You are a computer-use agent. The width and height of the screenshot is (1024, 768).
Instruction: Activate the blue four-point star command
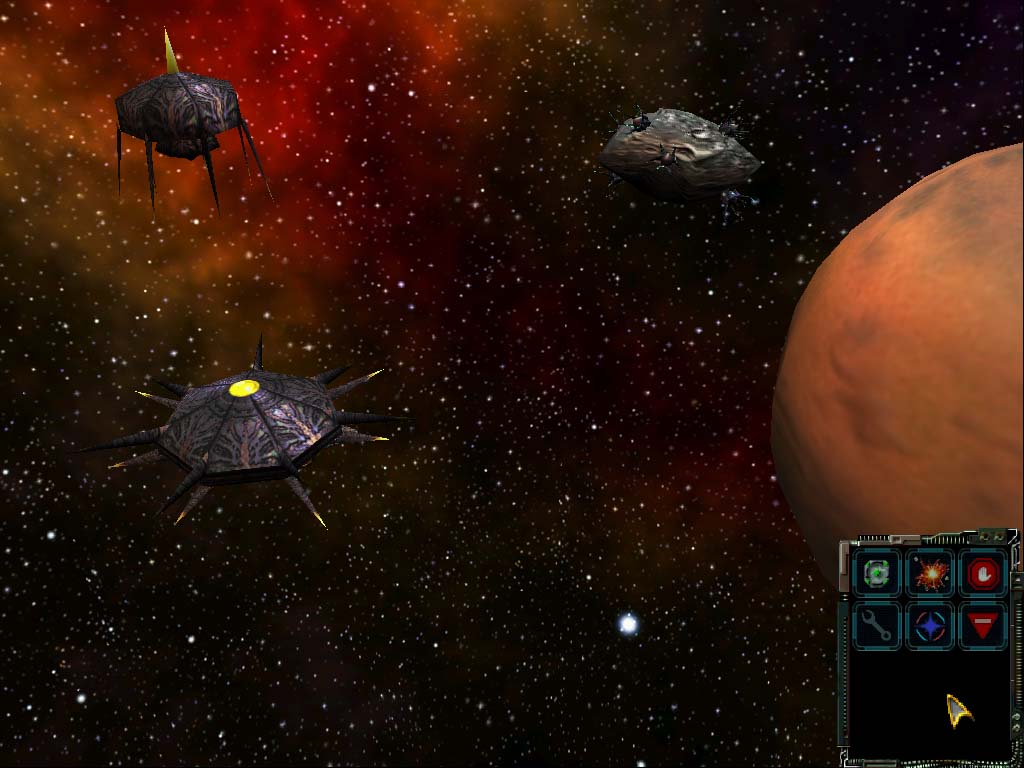pos(931,626)
